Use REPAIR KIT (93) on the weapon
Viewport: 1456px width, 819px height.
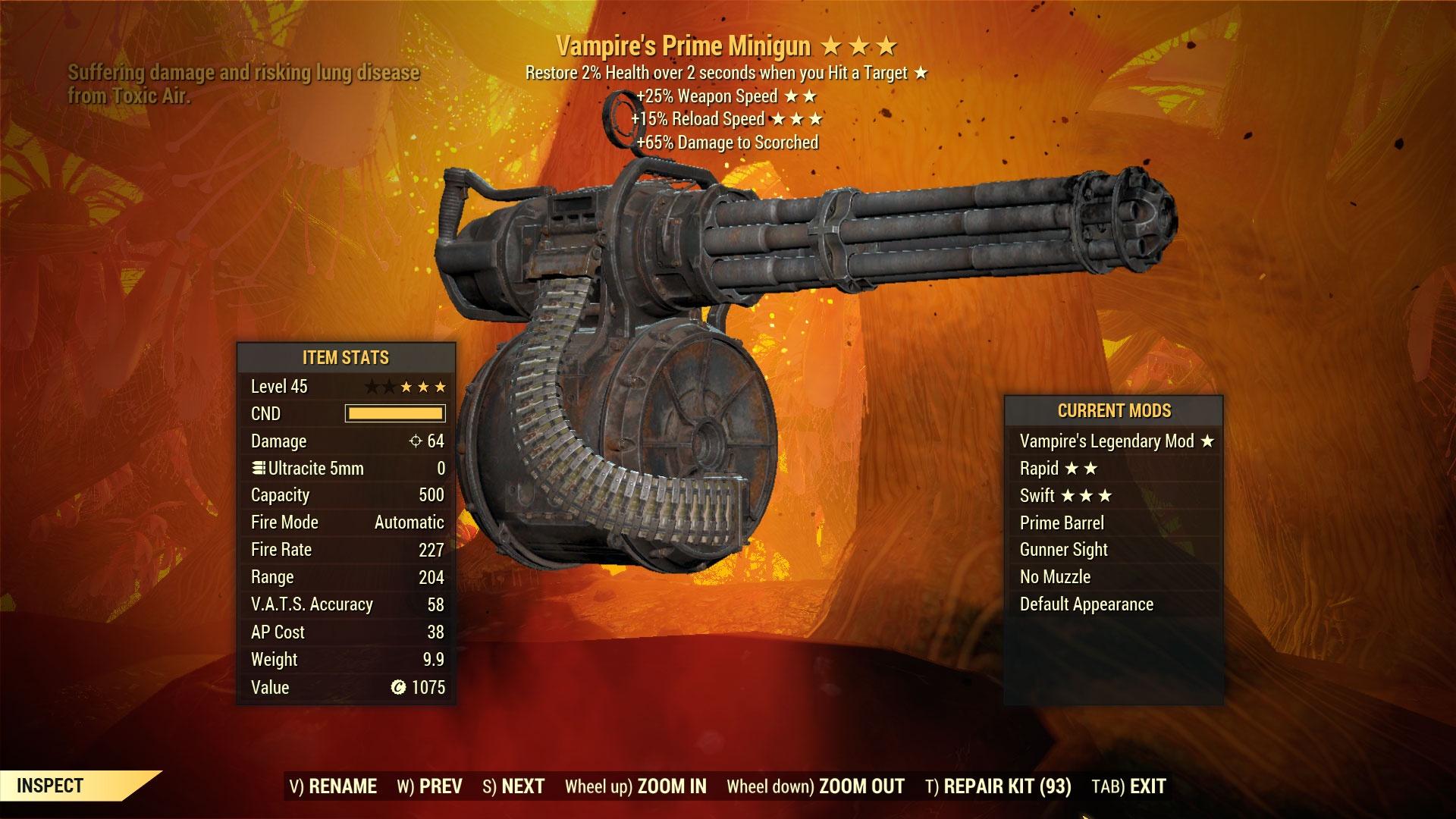pyautogui.click(x=998, y=786)
